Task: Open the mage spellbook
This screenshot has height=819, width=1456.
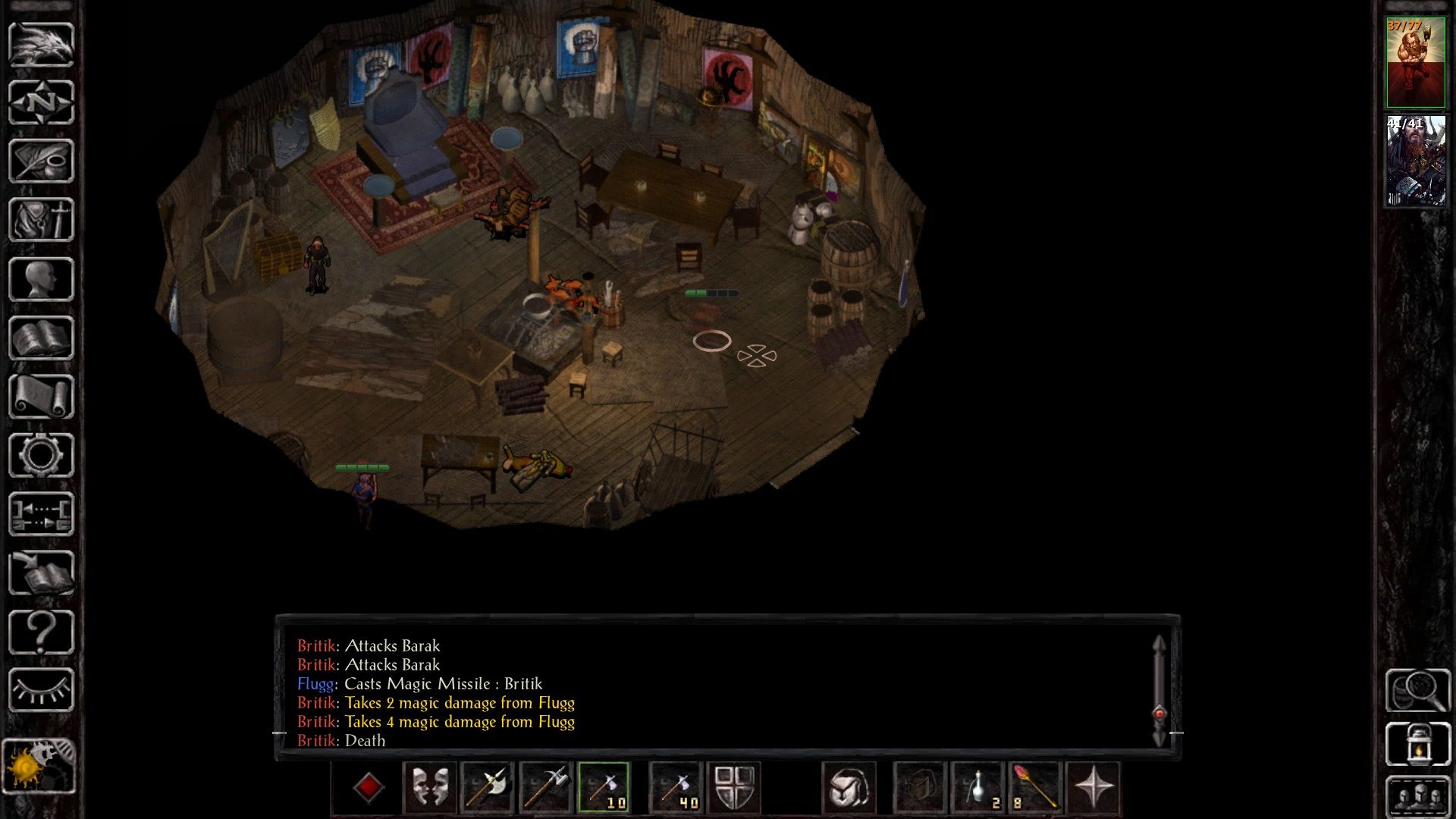Action: [41, 338]
